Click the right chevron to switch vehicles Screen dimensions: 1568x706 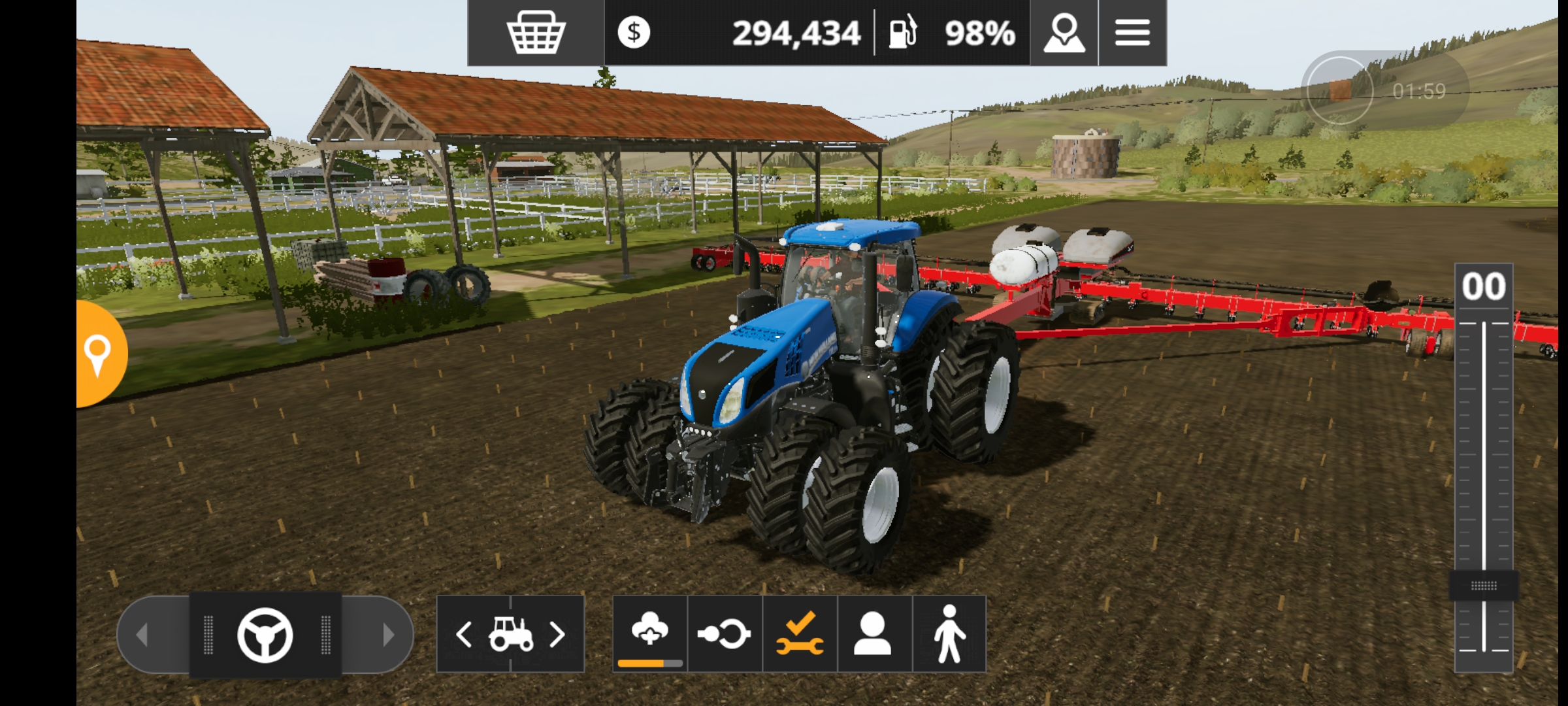point(559,633)
